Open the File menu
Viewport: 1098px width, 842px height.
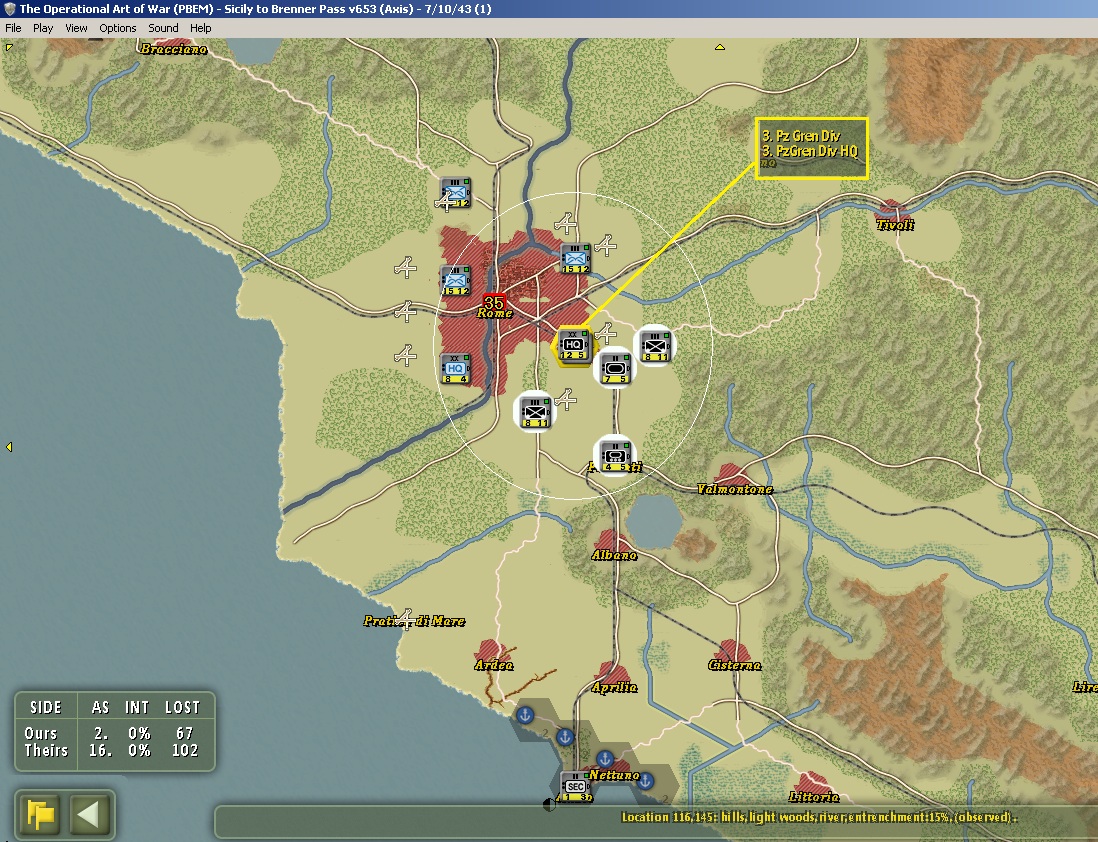click(13, 28)
